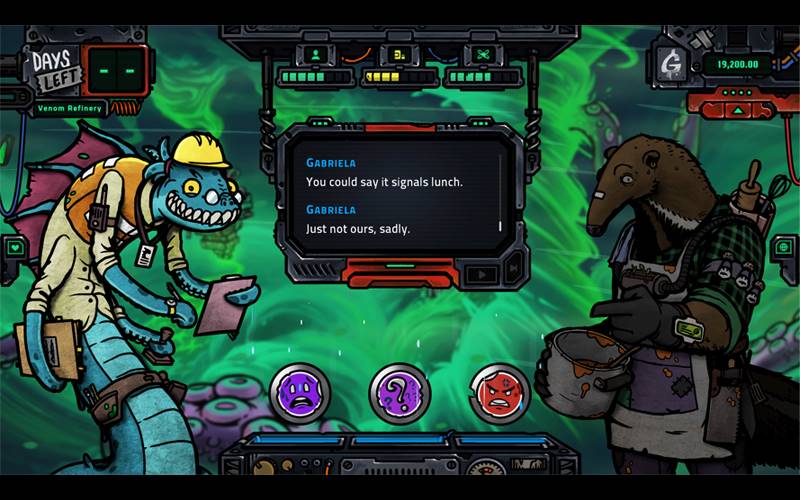
Task: Select the yellow document status icon
Action: 398,54
